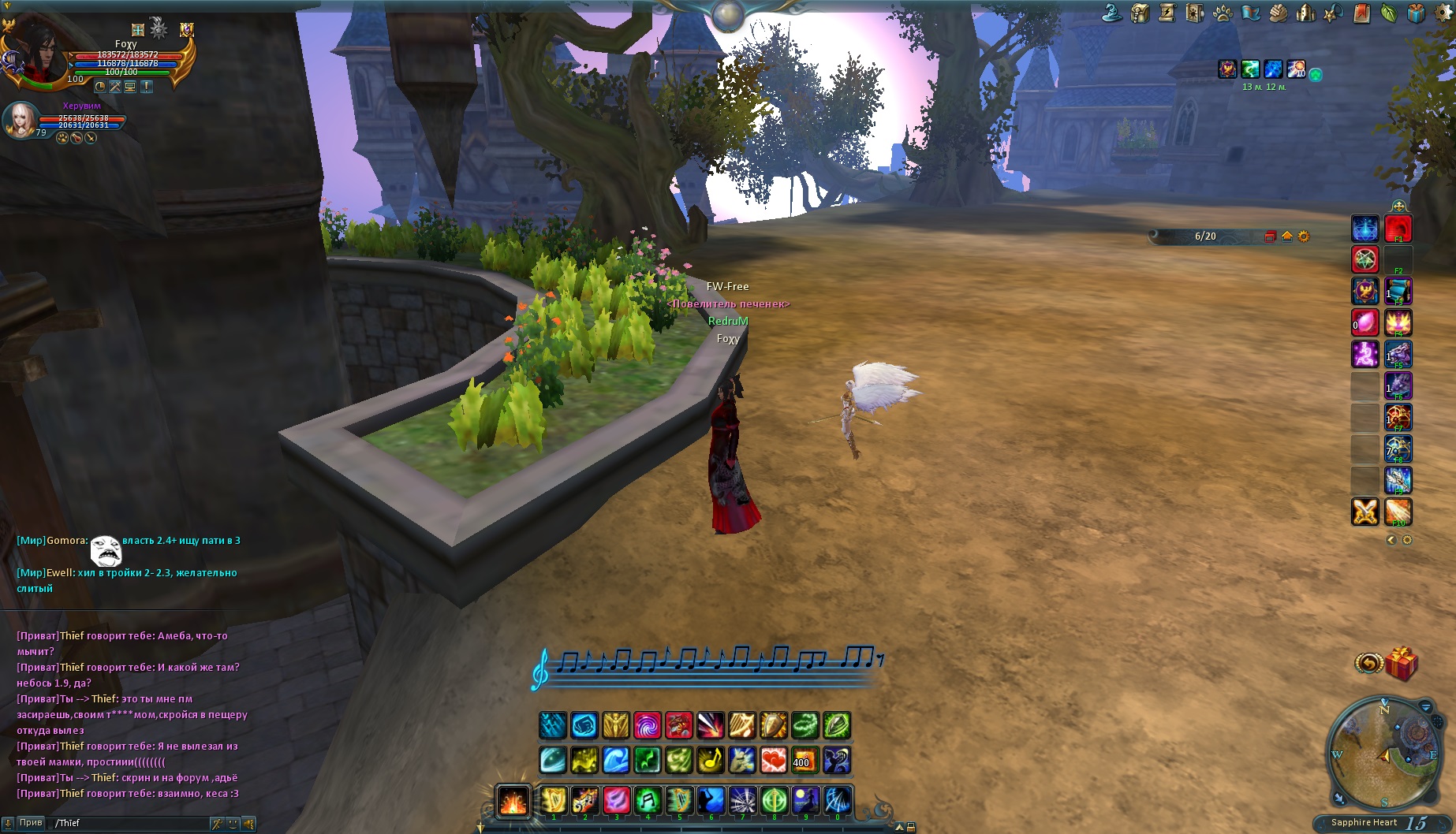Use the blue ocean wave skill

pyautogui.click(x=615, y=760)
